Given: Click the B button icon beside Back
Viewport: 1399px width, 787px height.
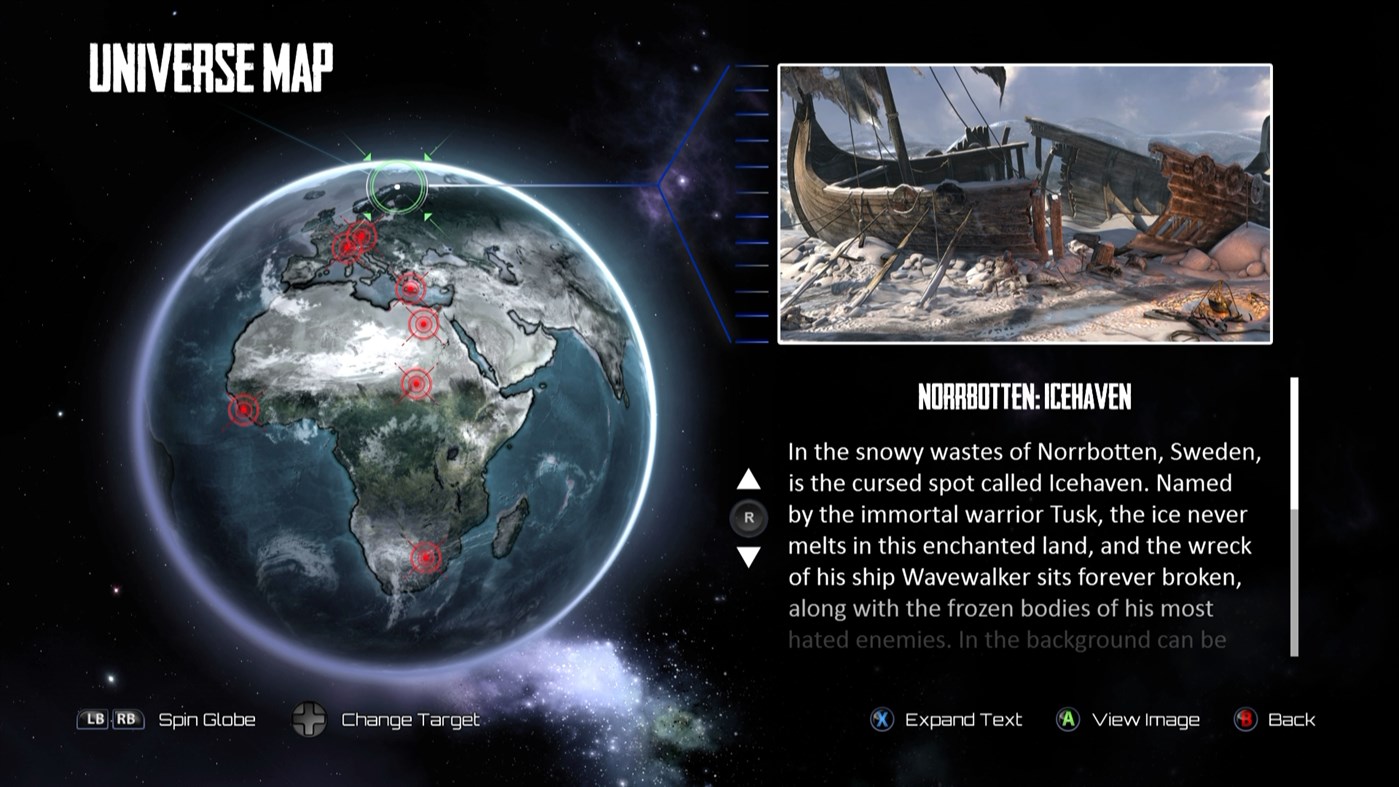Looking at the screenshot, I should (x=1243, y=719).
